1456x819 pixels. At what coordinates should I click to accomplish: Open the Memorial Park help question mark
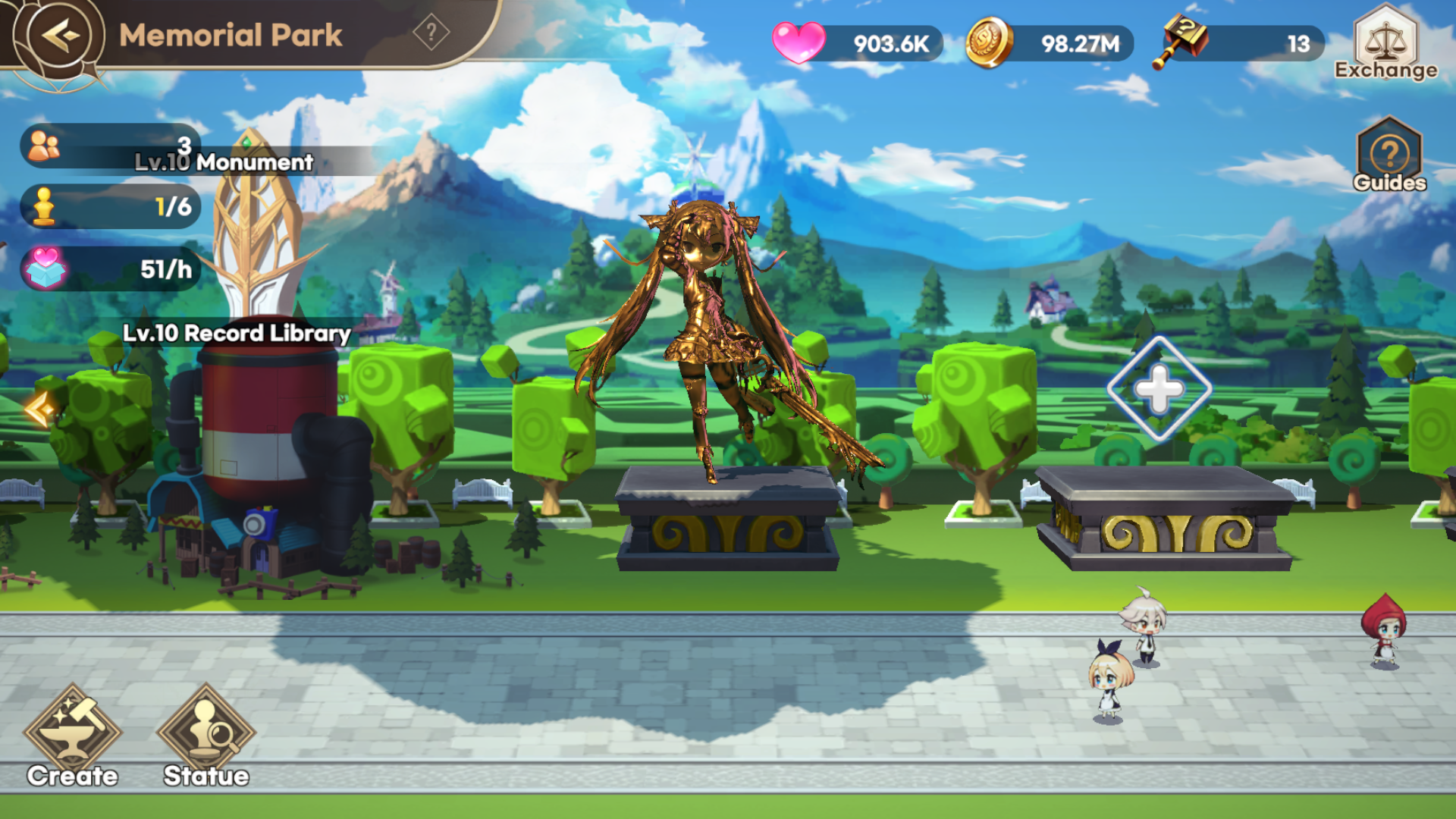click(431, 33)
